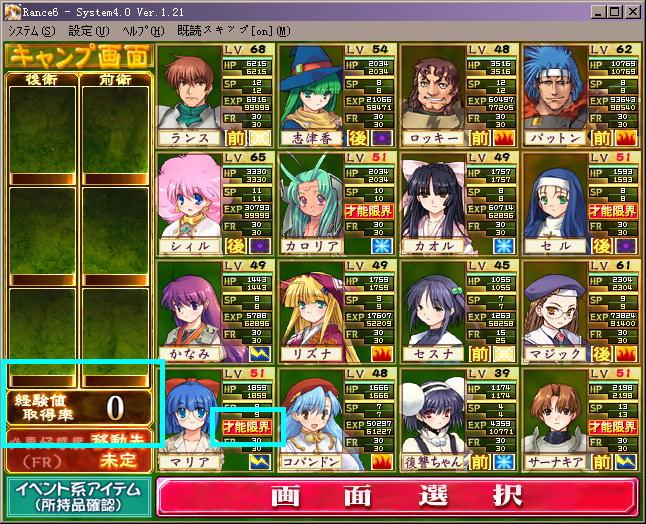
Task: Select マジック character card
Action: click(x=553, y=304)
